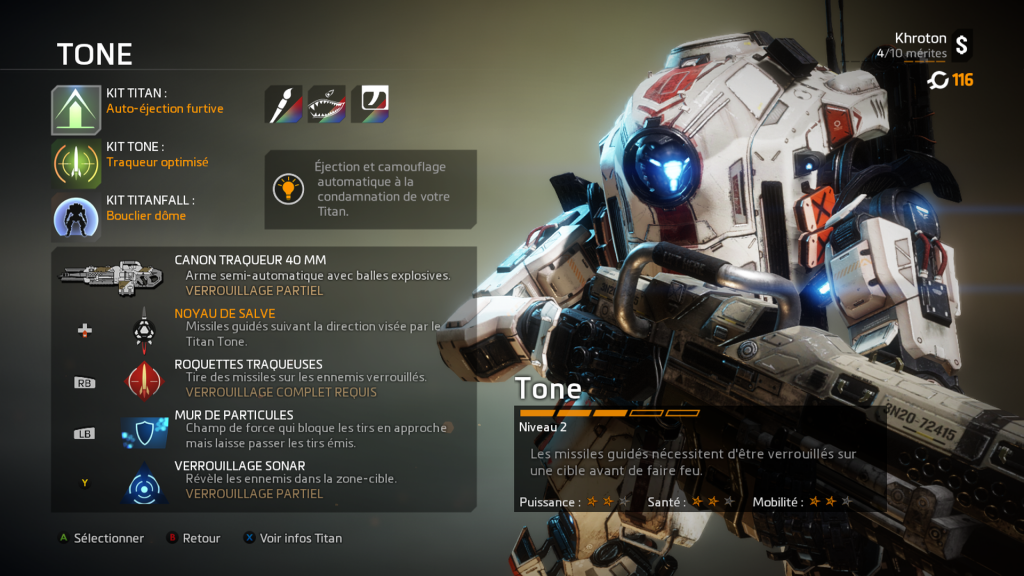Viewport: 1024px width, 576px height.
Task: Select the Kit Titan Auto-éjection furtive slot
Action: coord(77,109)
